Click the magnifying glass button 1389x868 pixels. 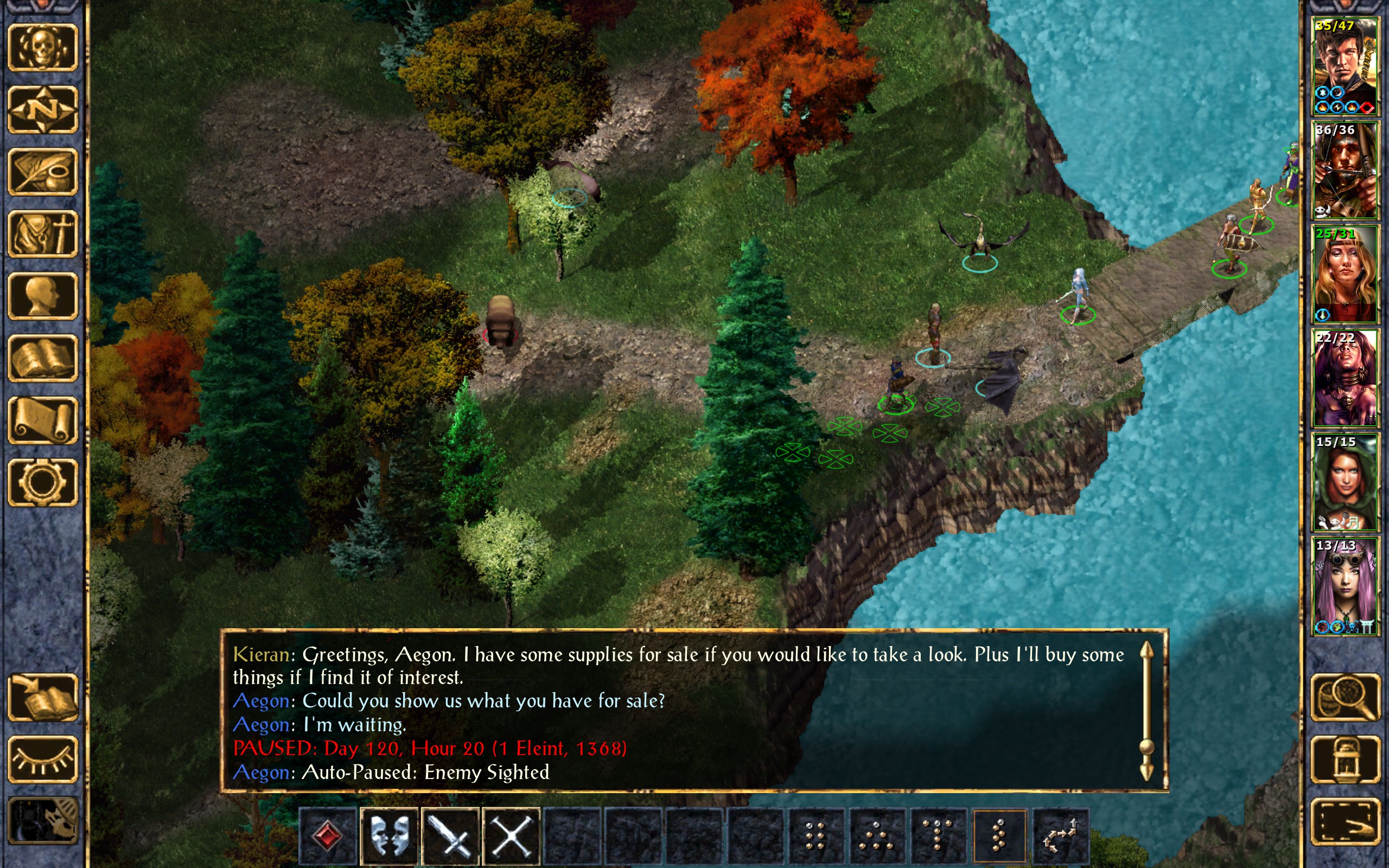1345,698
